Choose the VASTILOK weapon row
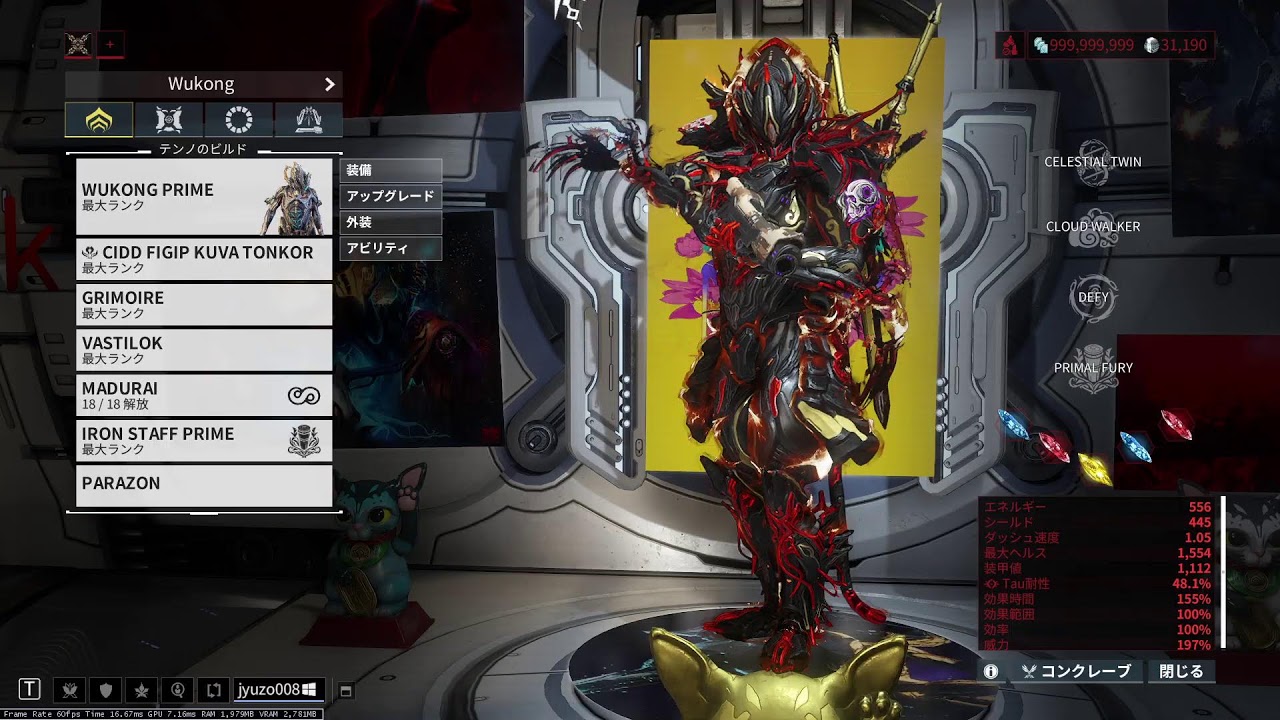1280x720 pixels. 204,349
